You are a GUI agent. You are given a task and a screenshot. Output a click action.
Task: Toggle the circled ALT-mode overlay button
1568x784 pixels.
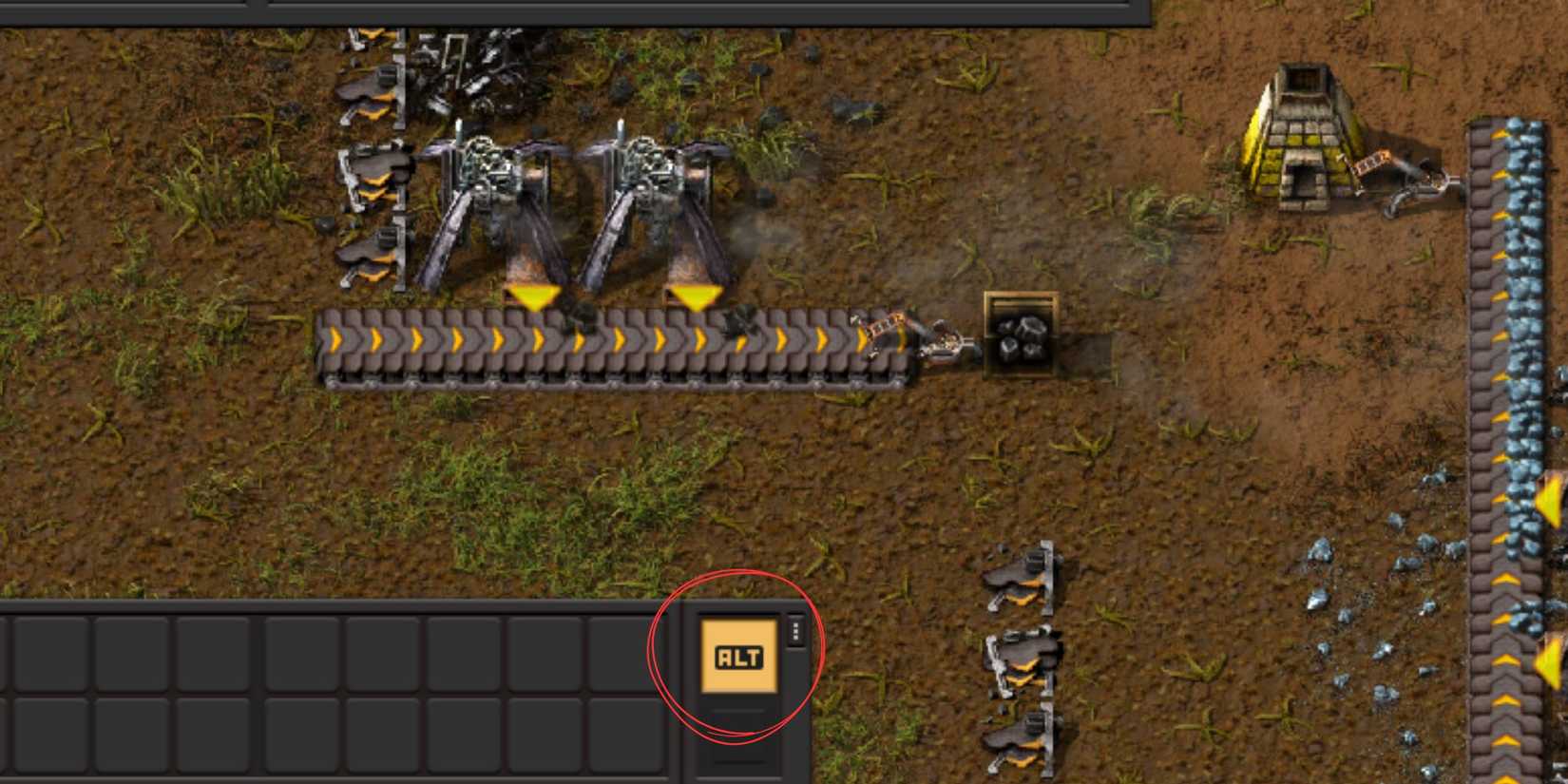pos(737,654)
